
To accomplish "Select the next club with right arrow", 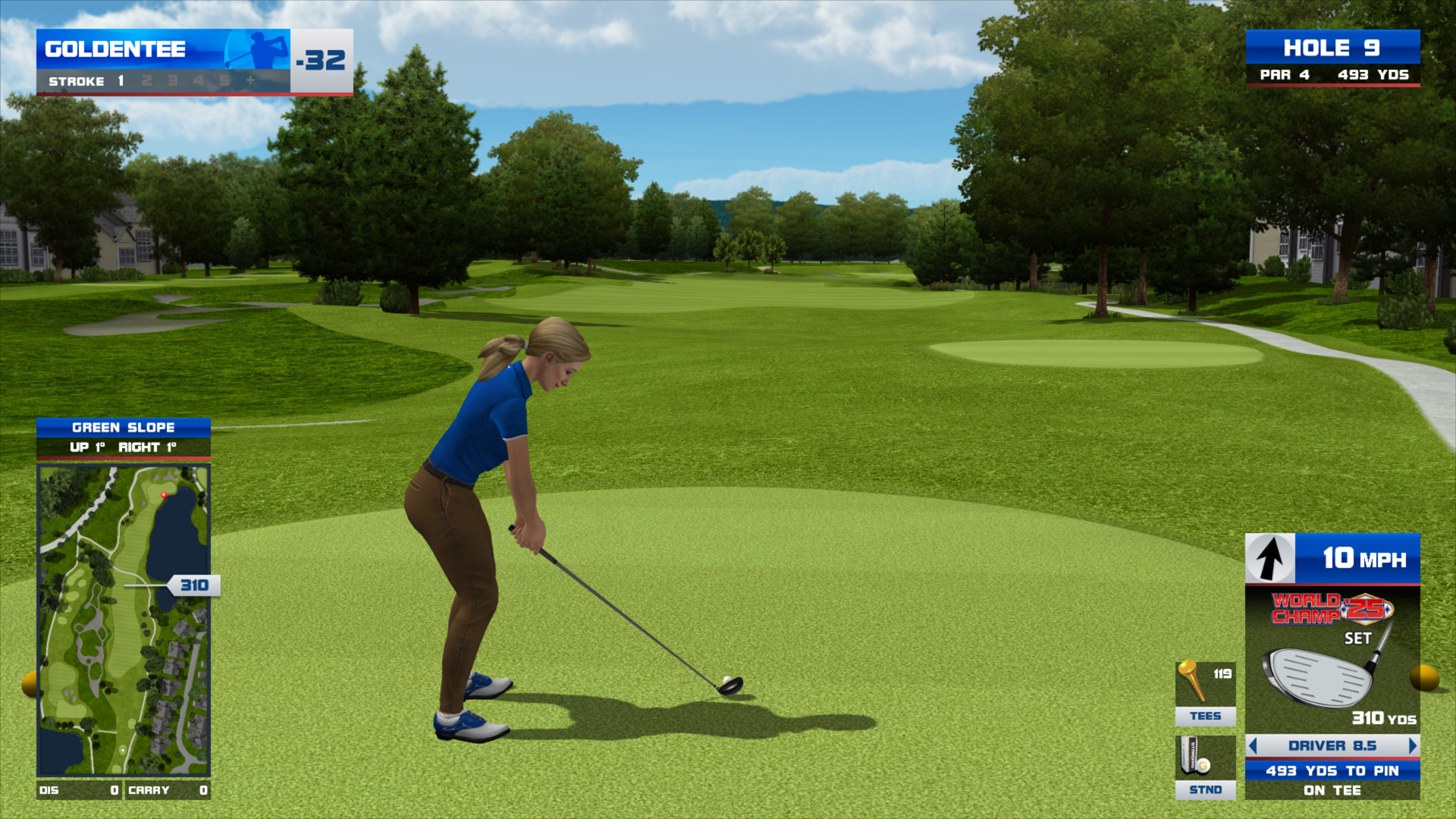I will coord(1412,746).
